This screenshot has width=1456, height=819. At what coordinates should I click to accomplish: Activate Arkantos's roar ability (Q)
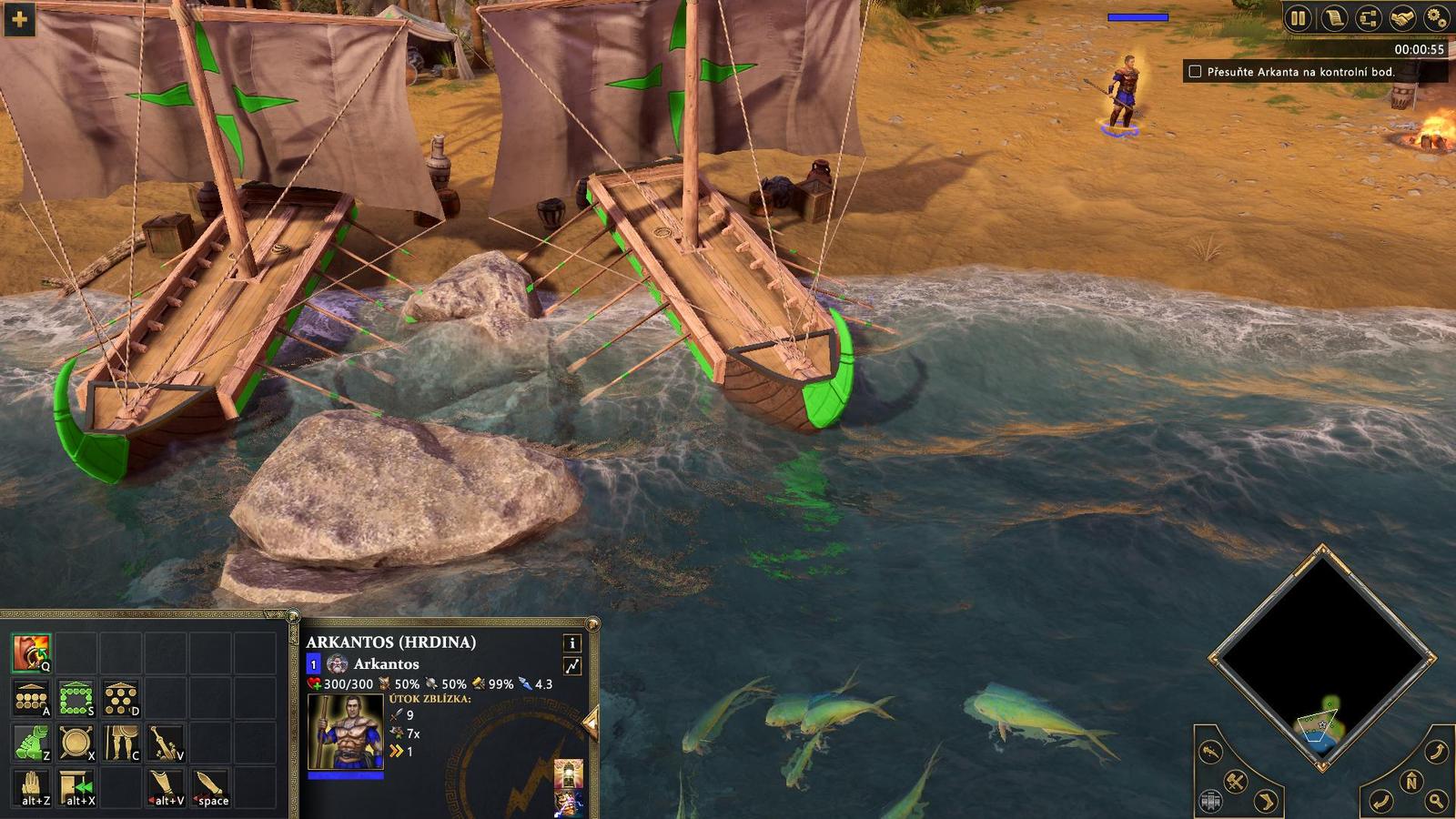pos(32,652)
